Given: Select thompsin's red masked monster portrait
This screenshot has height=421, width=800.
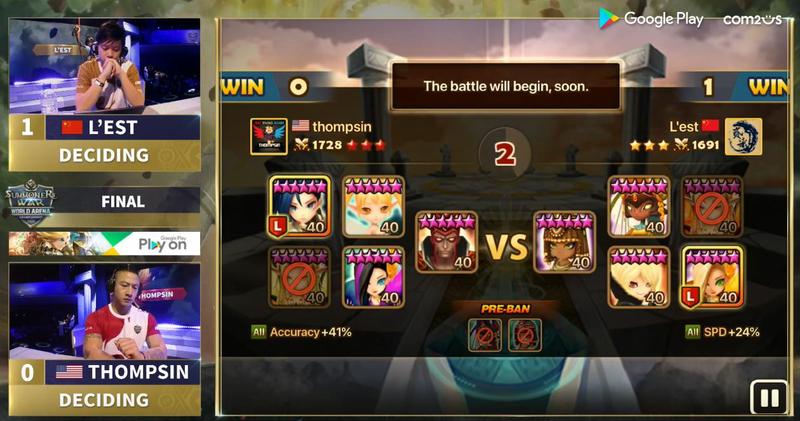Looking at the screenshot, I should click(445, 241).
